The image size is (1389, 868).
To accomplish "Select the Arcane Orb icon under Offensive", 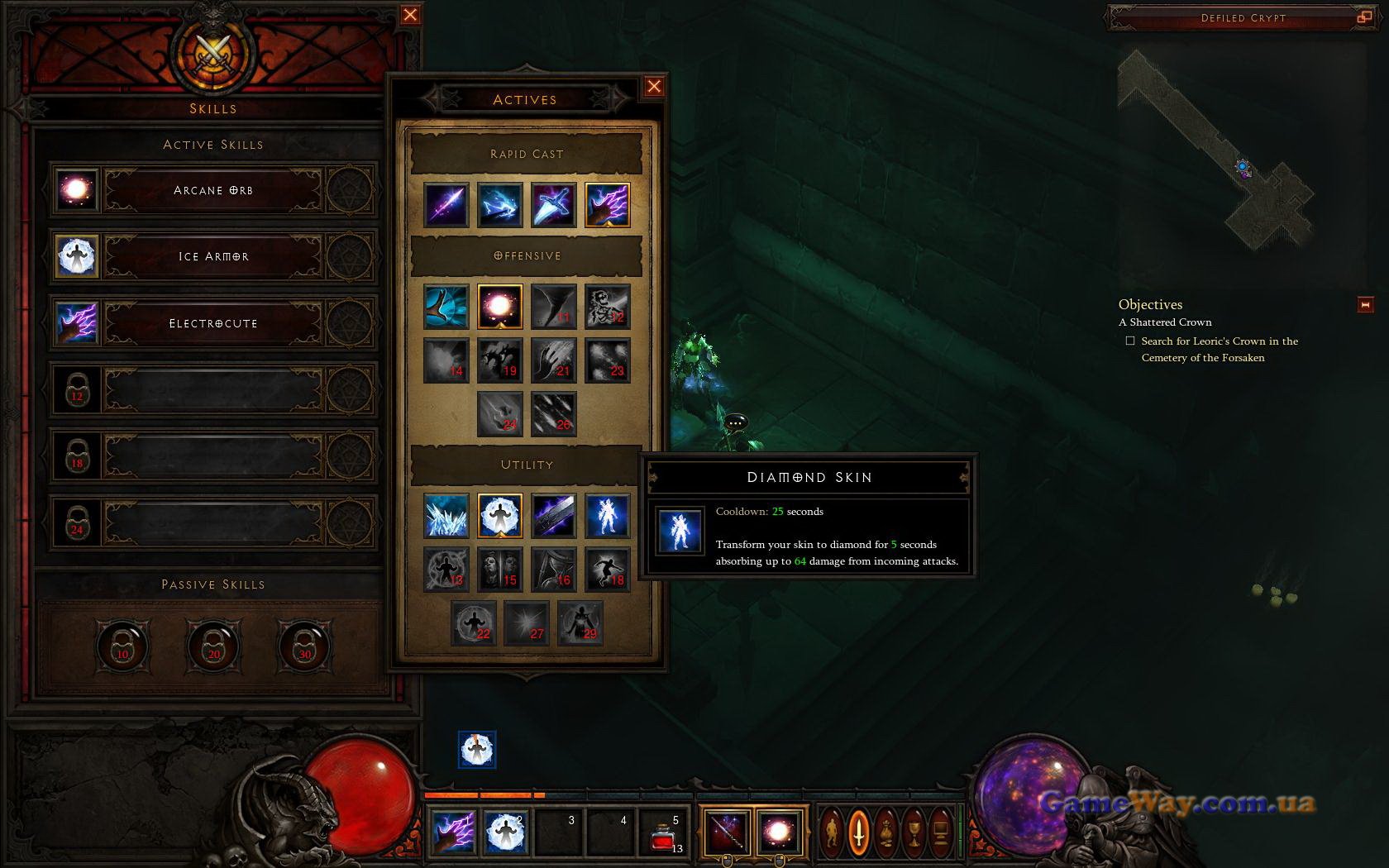I will coord(500,307).
